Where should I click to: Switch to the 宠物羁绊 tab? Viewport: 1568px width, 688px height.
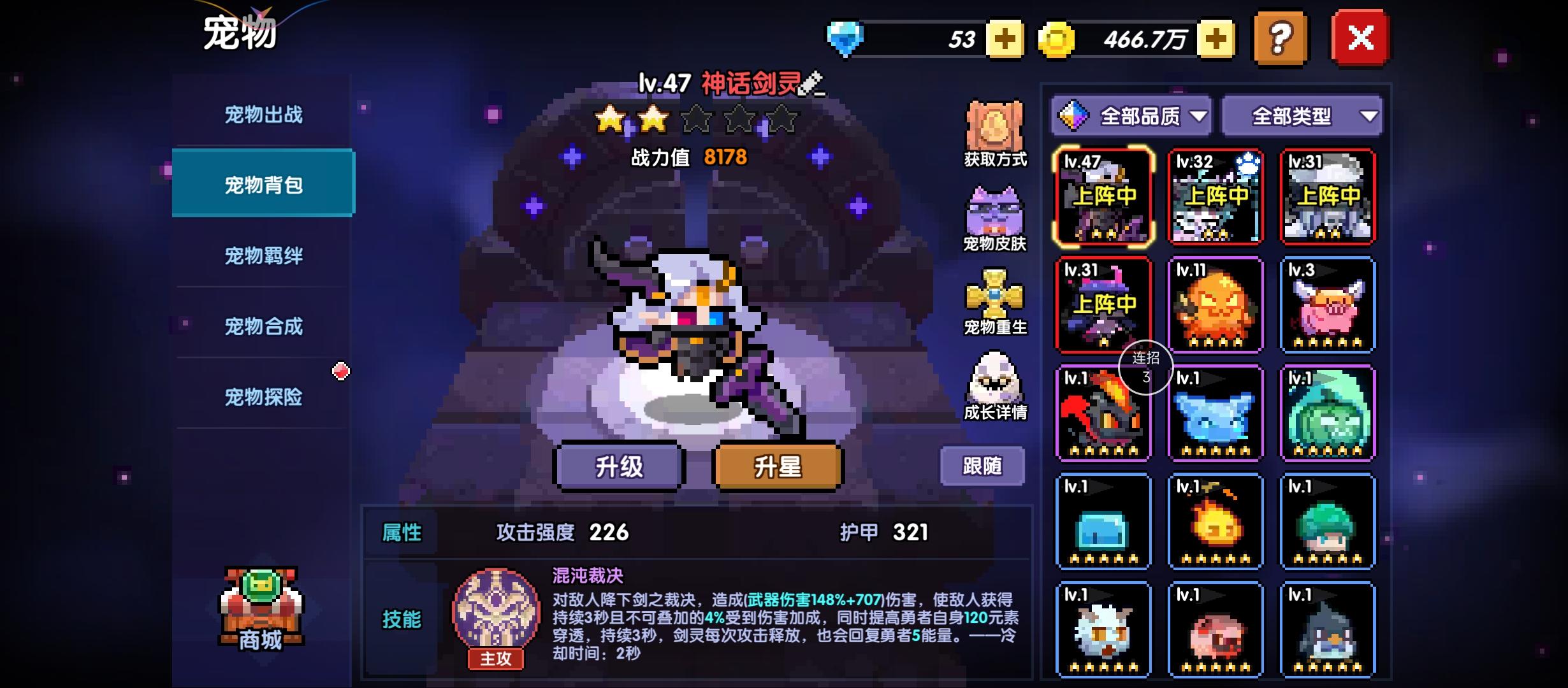pos(263,255)
